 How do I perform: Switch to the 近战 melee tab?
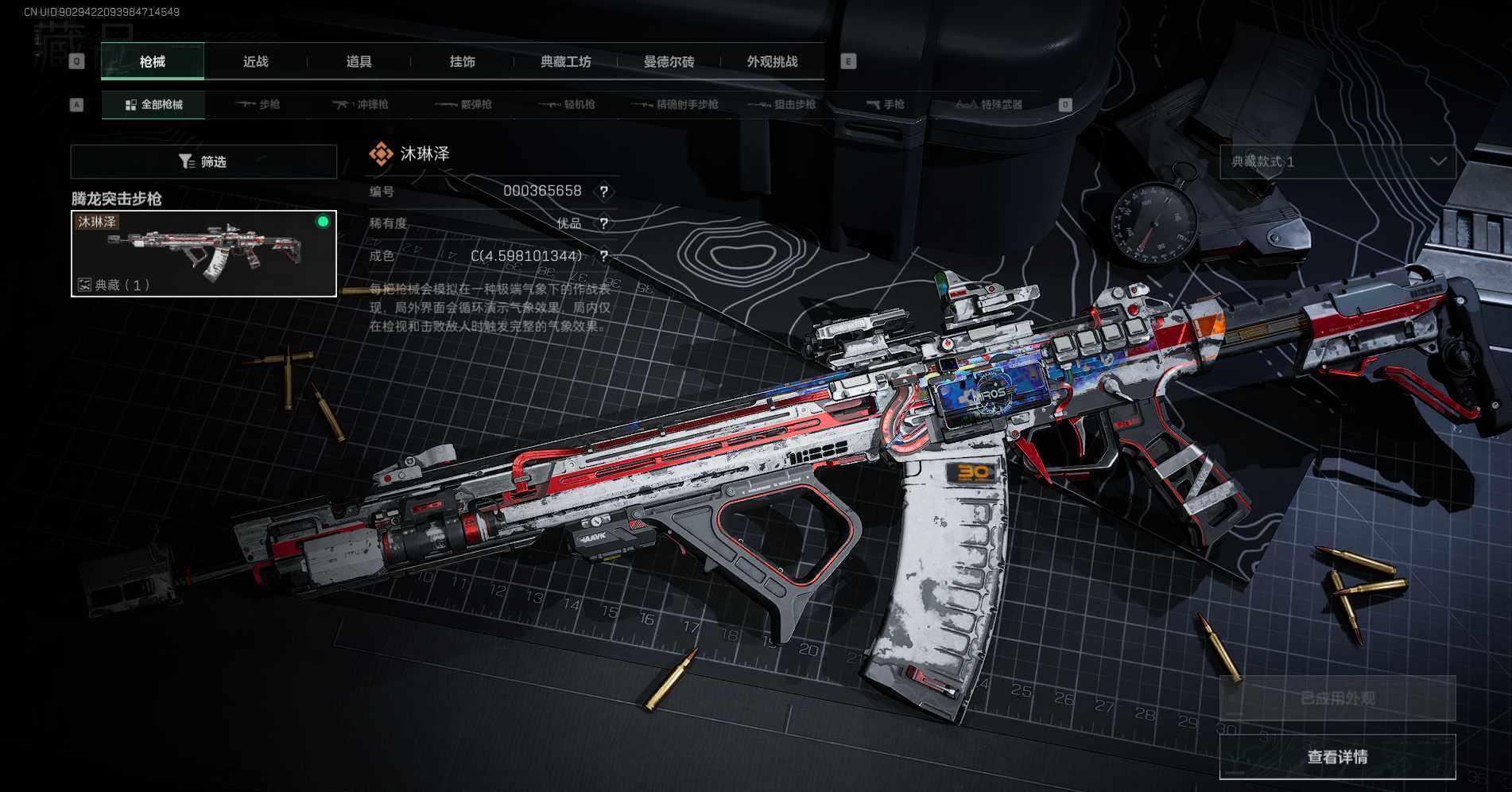coord(255,62)
